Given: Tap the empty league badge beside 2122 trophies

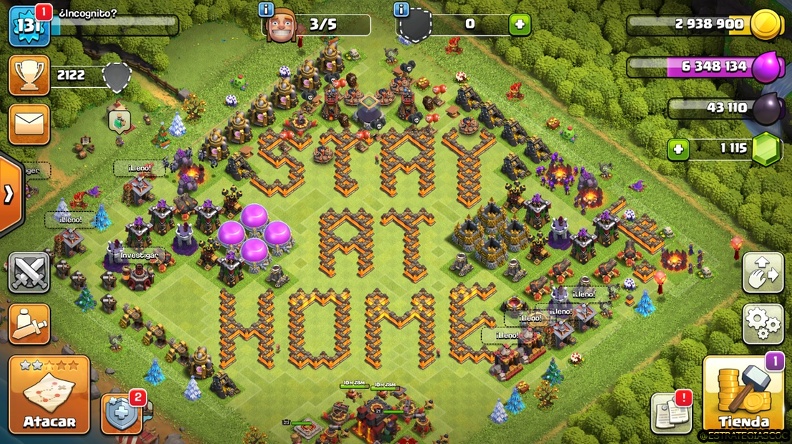Looking at the screenshot, I should (x=117, y=76).
